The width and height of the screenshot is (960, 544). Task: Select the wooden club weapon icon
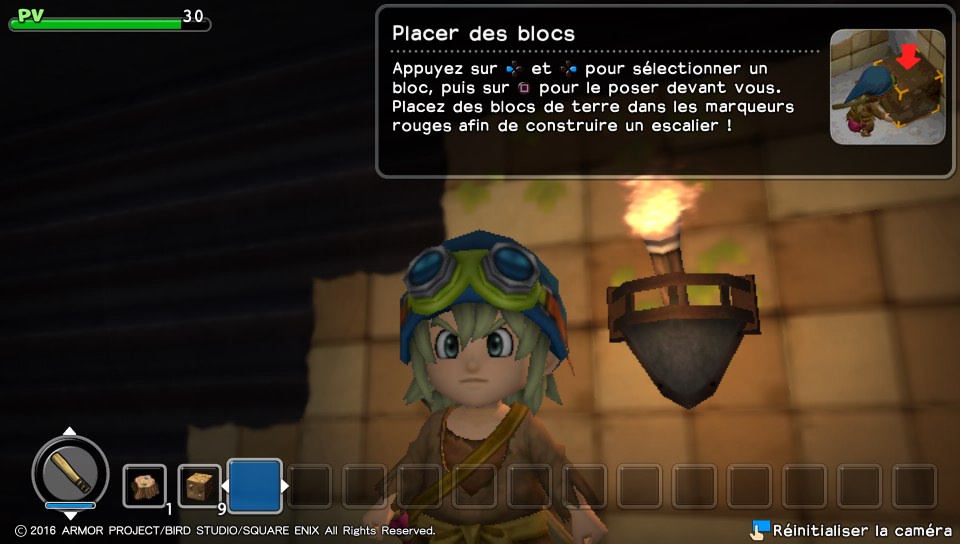pyautogui.click(x=70, y=472)
